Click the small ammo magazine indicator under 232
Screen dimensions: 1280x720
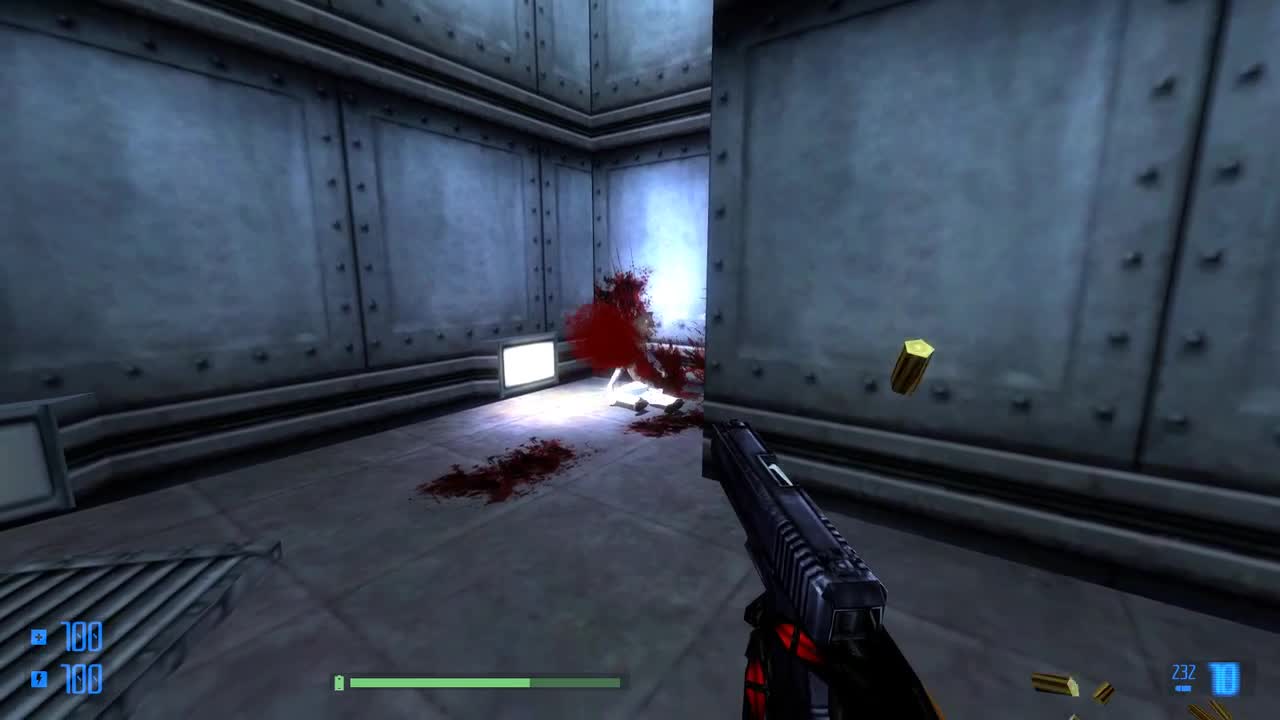[x=1183, y=688]
